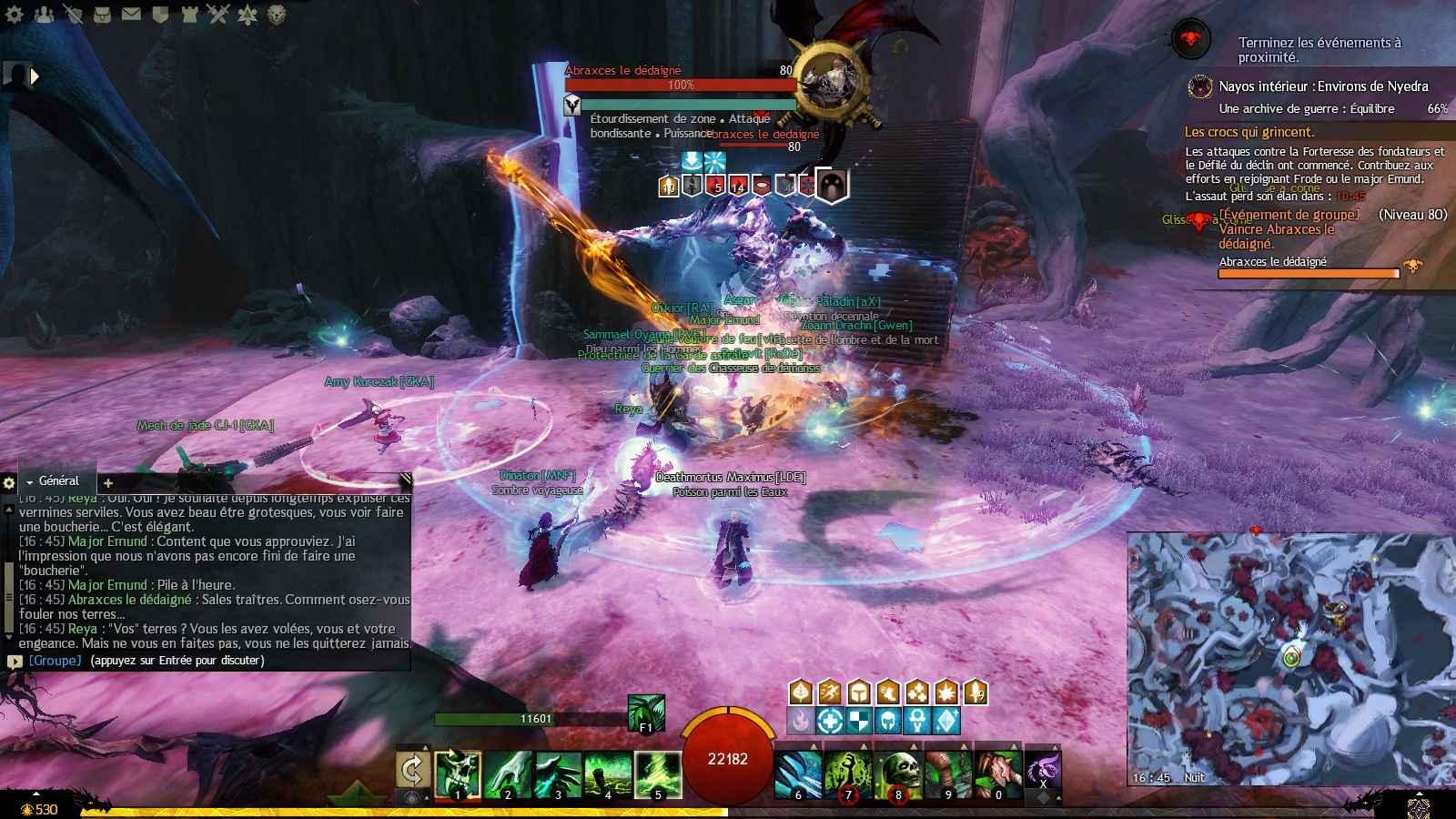Activate the green skull weapon skill 1
The width and height of the screenshot is (1456, 819).
[x=457, y=773]
